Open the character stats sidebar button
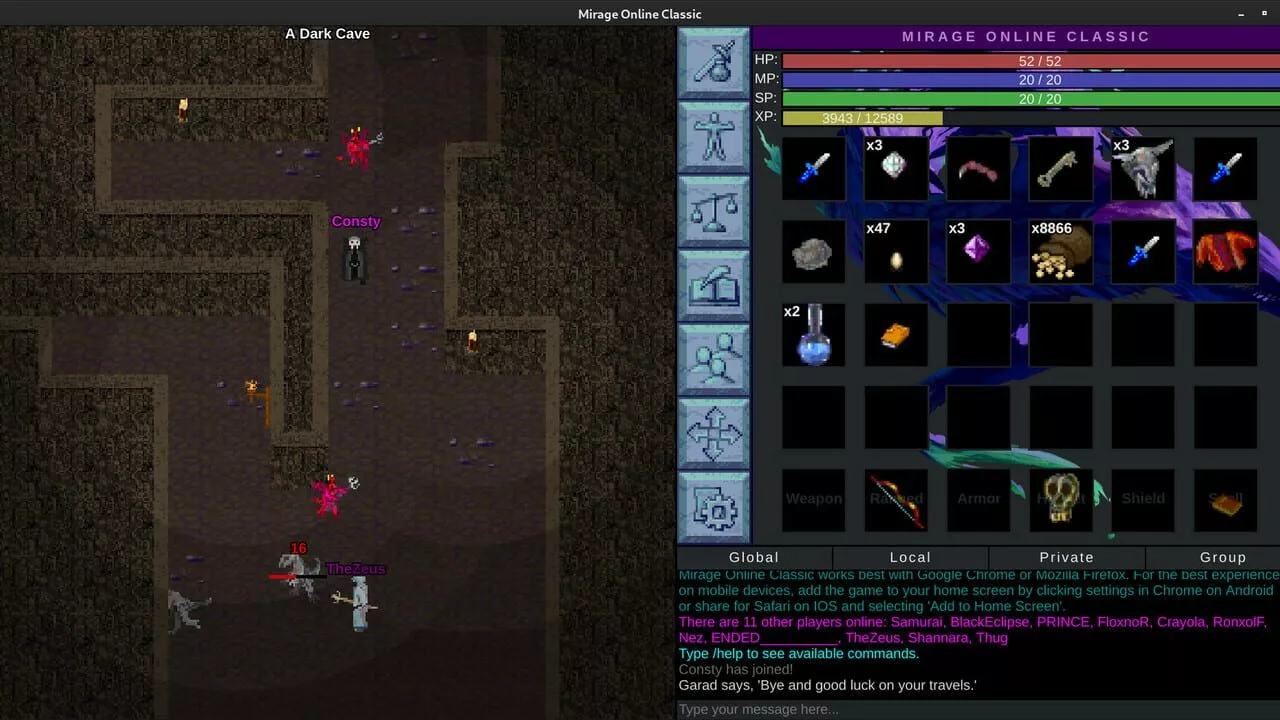The image size is (1280, 720). tap(714, 137)
